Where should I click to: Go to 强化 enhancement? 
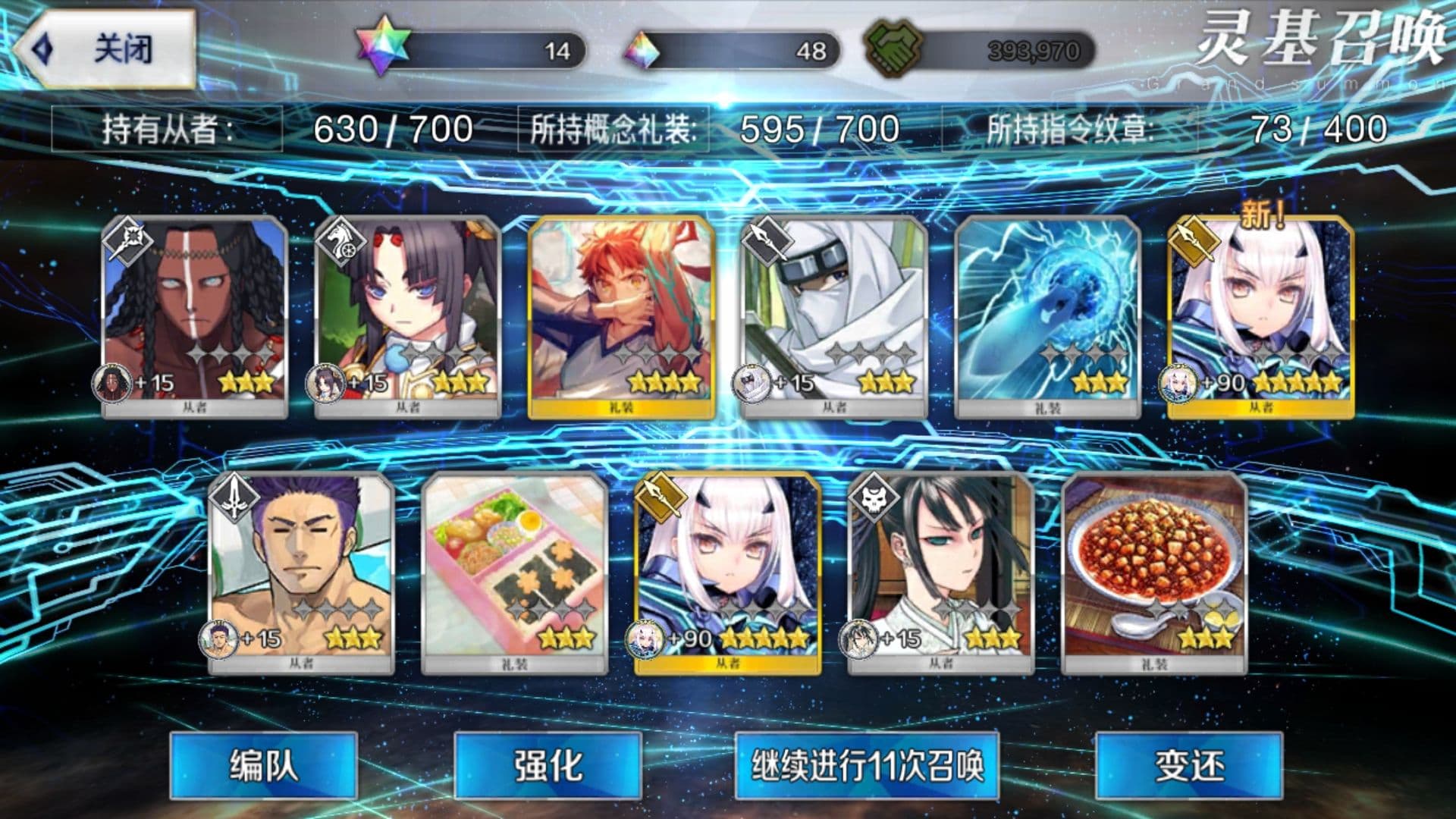(x=548, y=764)
